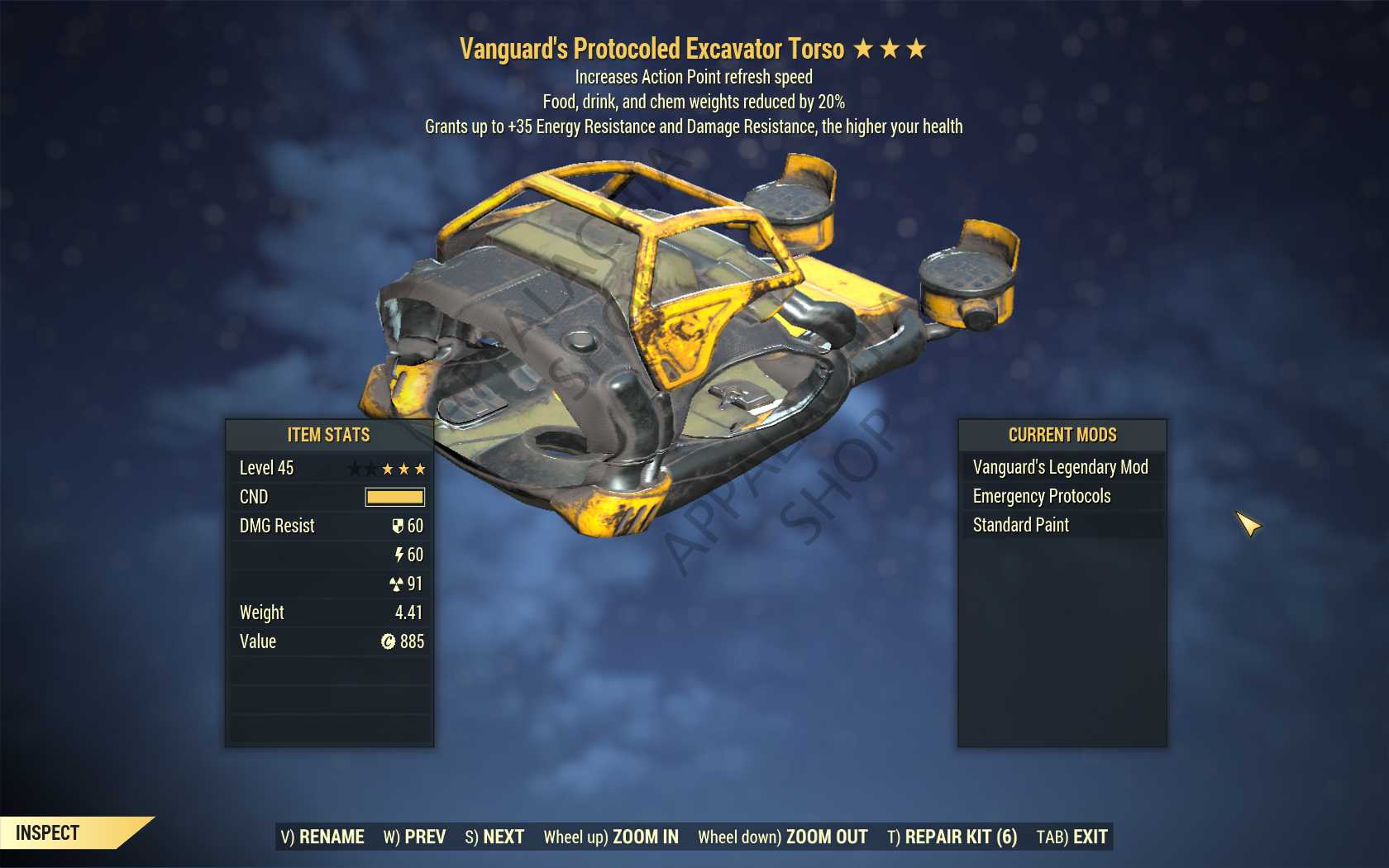This screenshot has height=868, width=1389.
Task: Click Zoom In on the item view
Action: coord(611,837)
